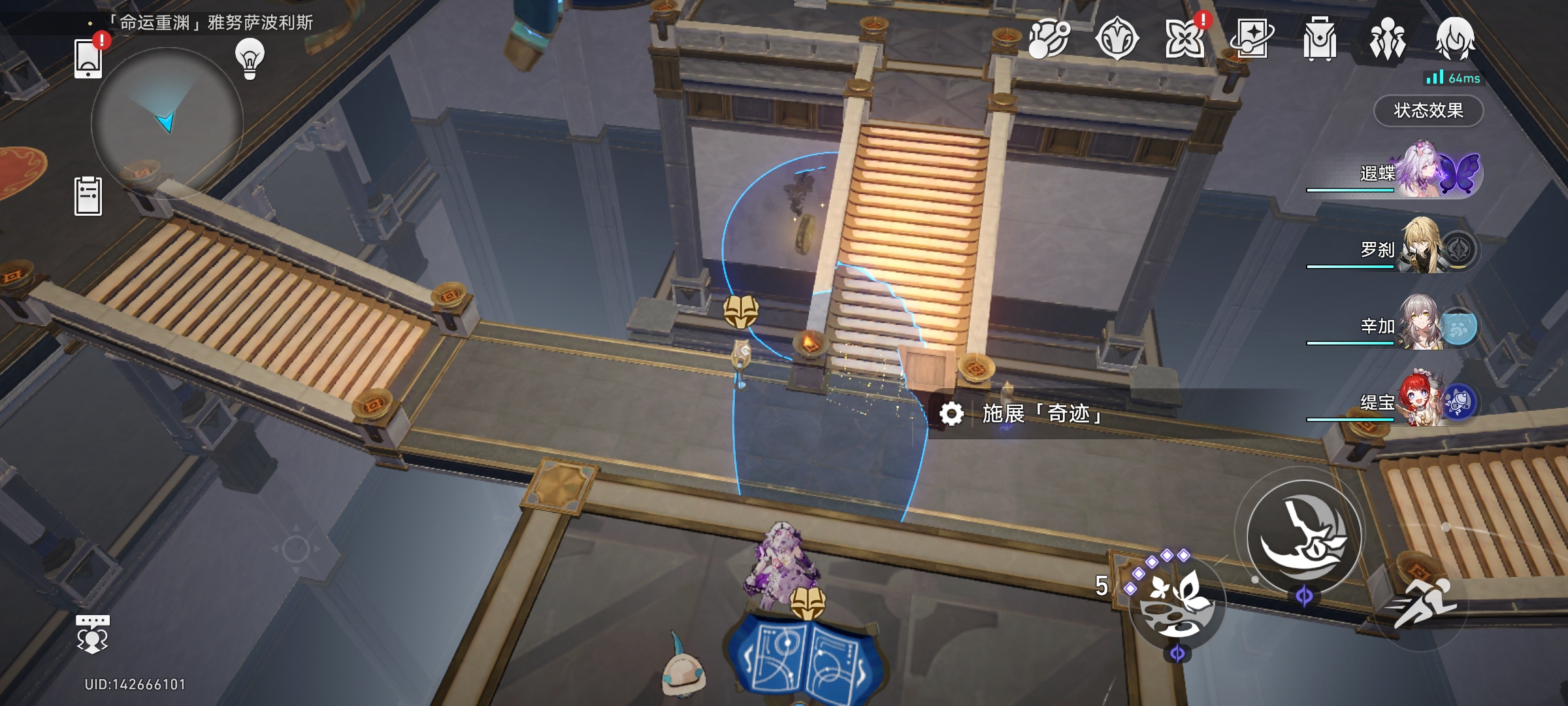Open the warp star-card icon
This screenshot has width=1568, height=706.
[x=1252, y=39]
